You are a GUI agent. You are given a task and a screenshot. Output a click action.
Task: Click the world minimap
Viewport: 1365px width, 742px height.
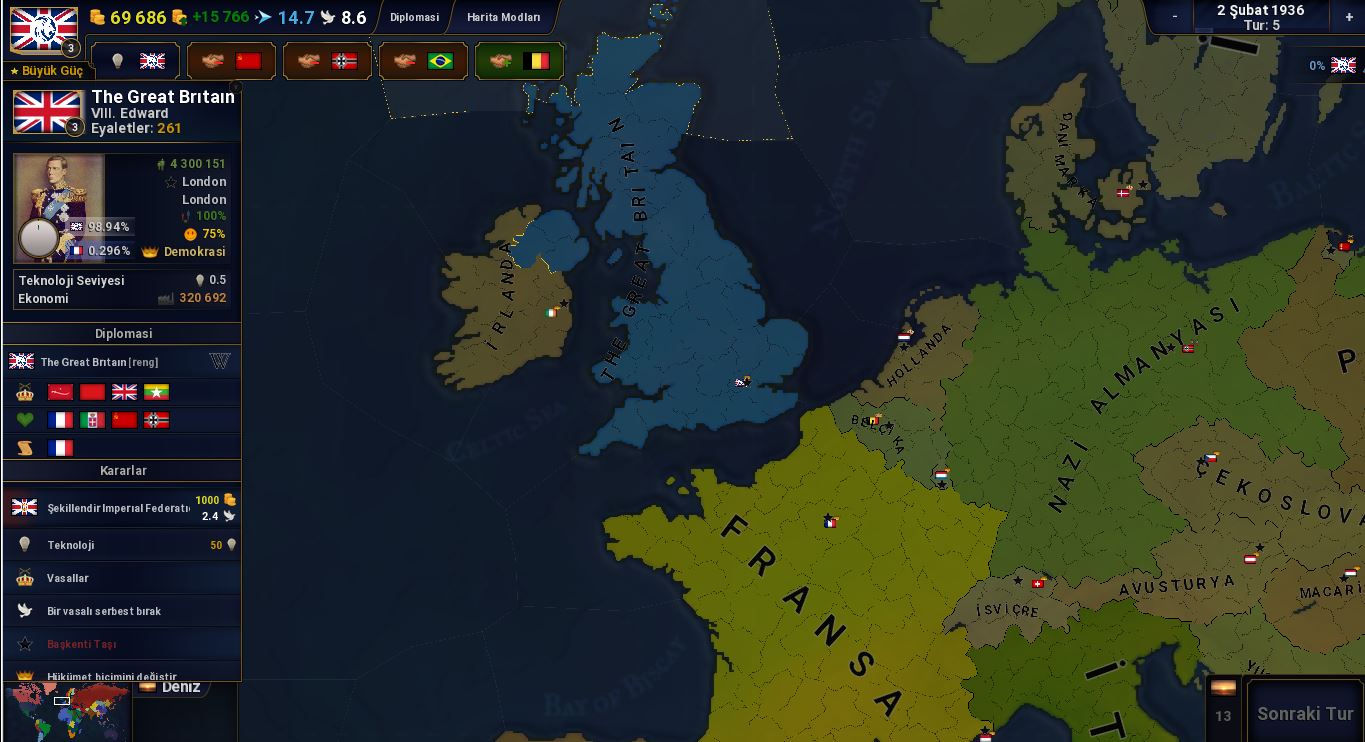(x=68, y=712)
